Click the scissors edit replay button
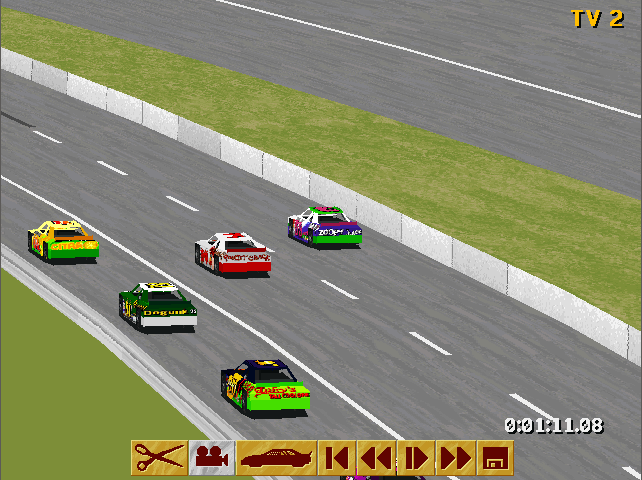This screenshot has width=642, height=480. click(159, 458)
